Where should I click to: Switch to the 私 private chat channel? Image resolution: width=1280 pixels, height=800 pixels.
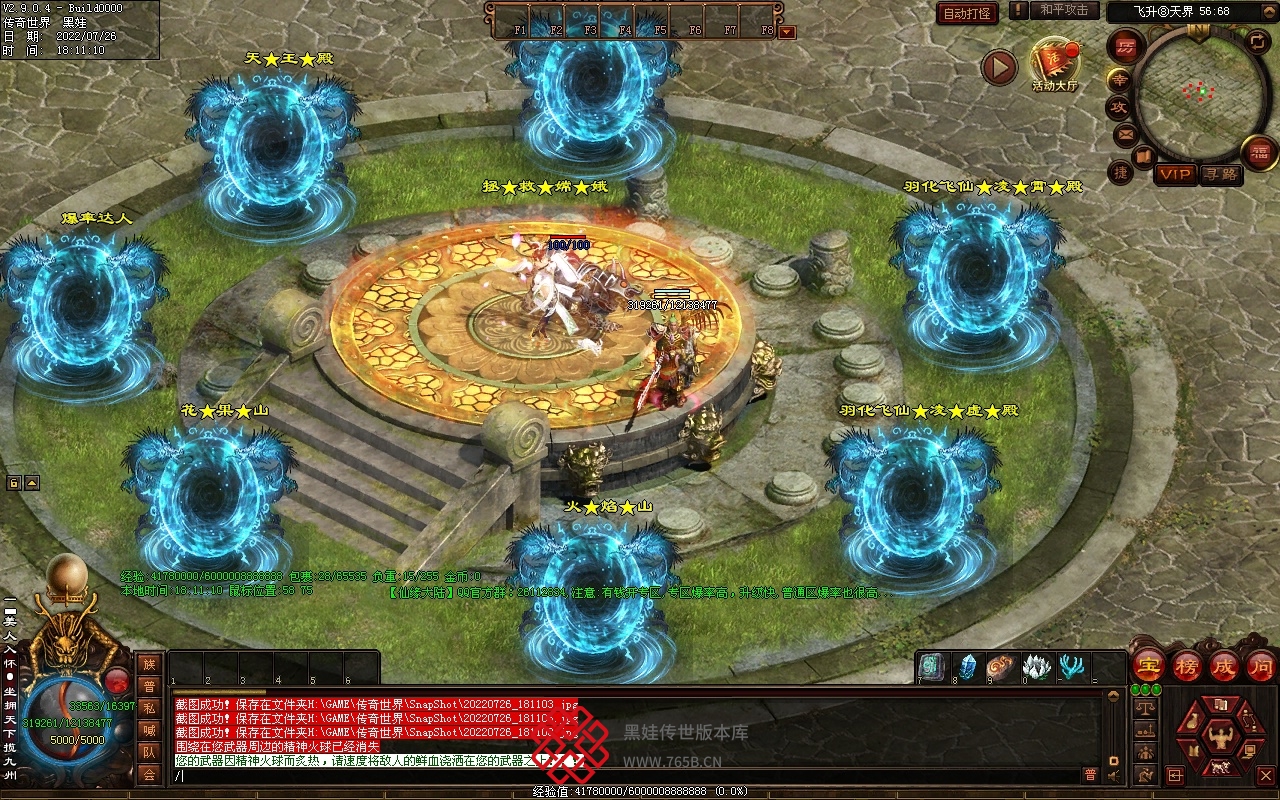149,708
